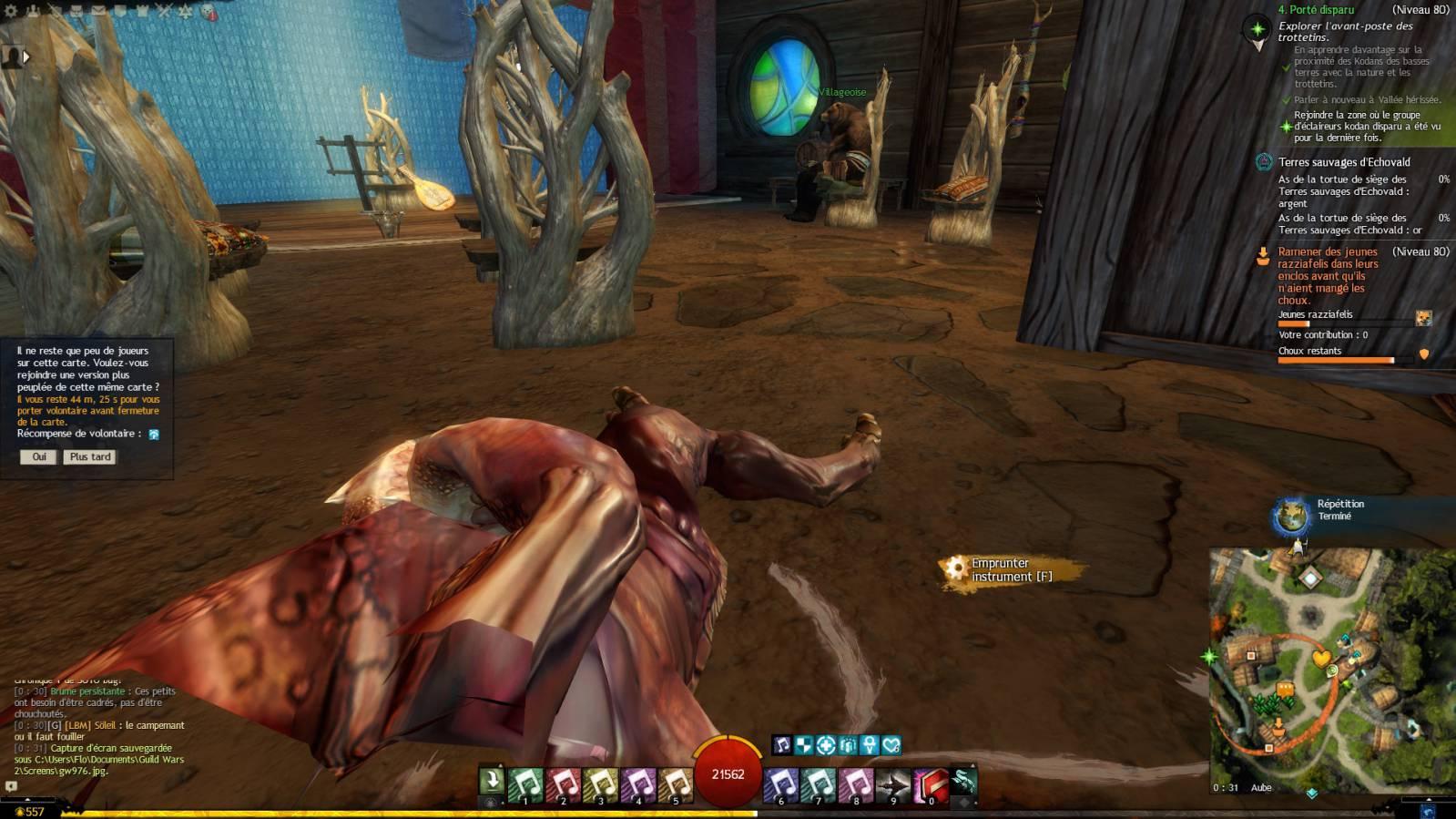Screen dimensions: 1456x819
Task: Activate the dark arrow skill 9
Action: [x=892, y=785]
